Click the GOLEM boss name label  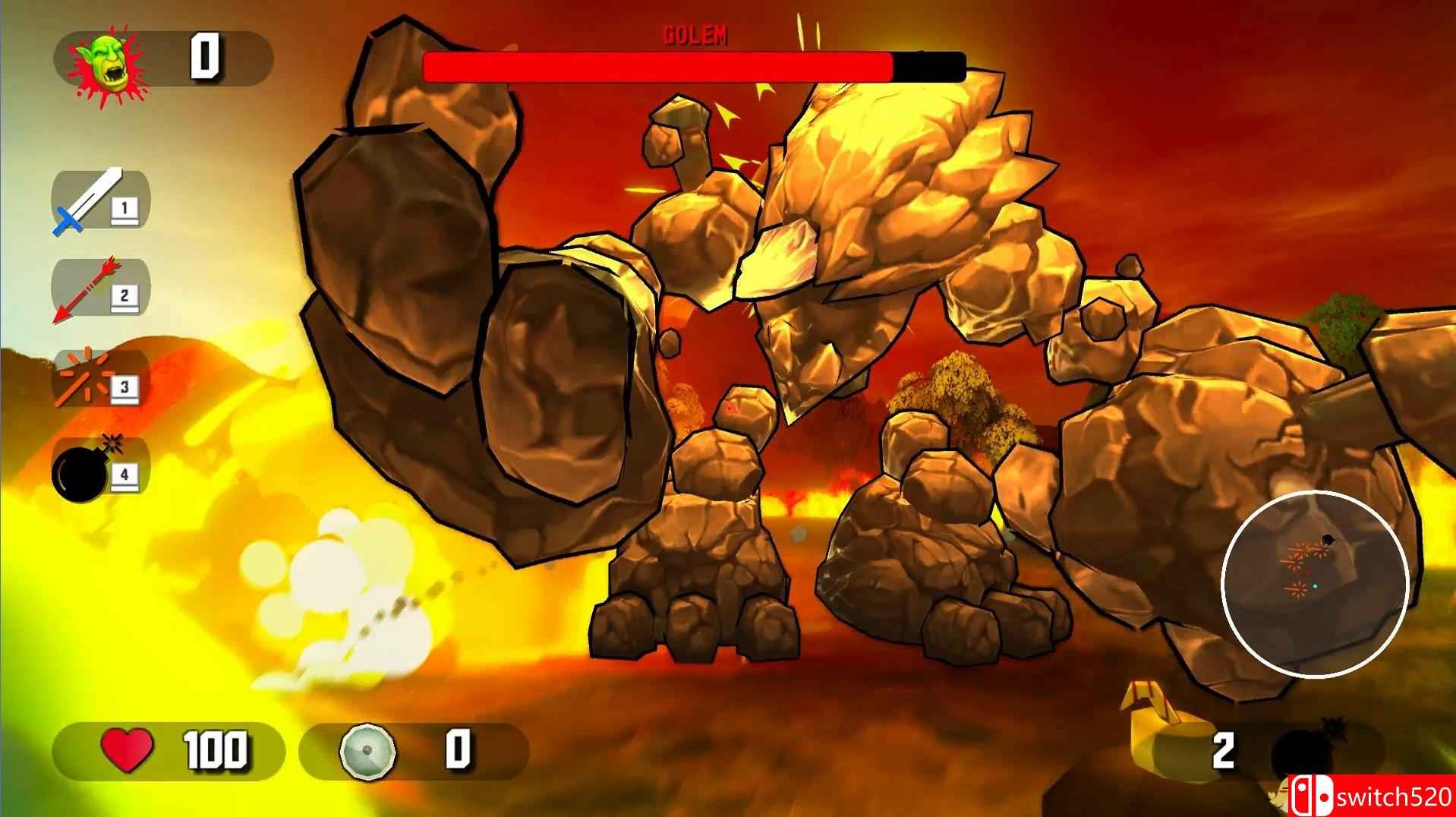tap(697, 32)
